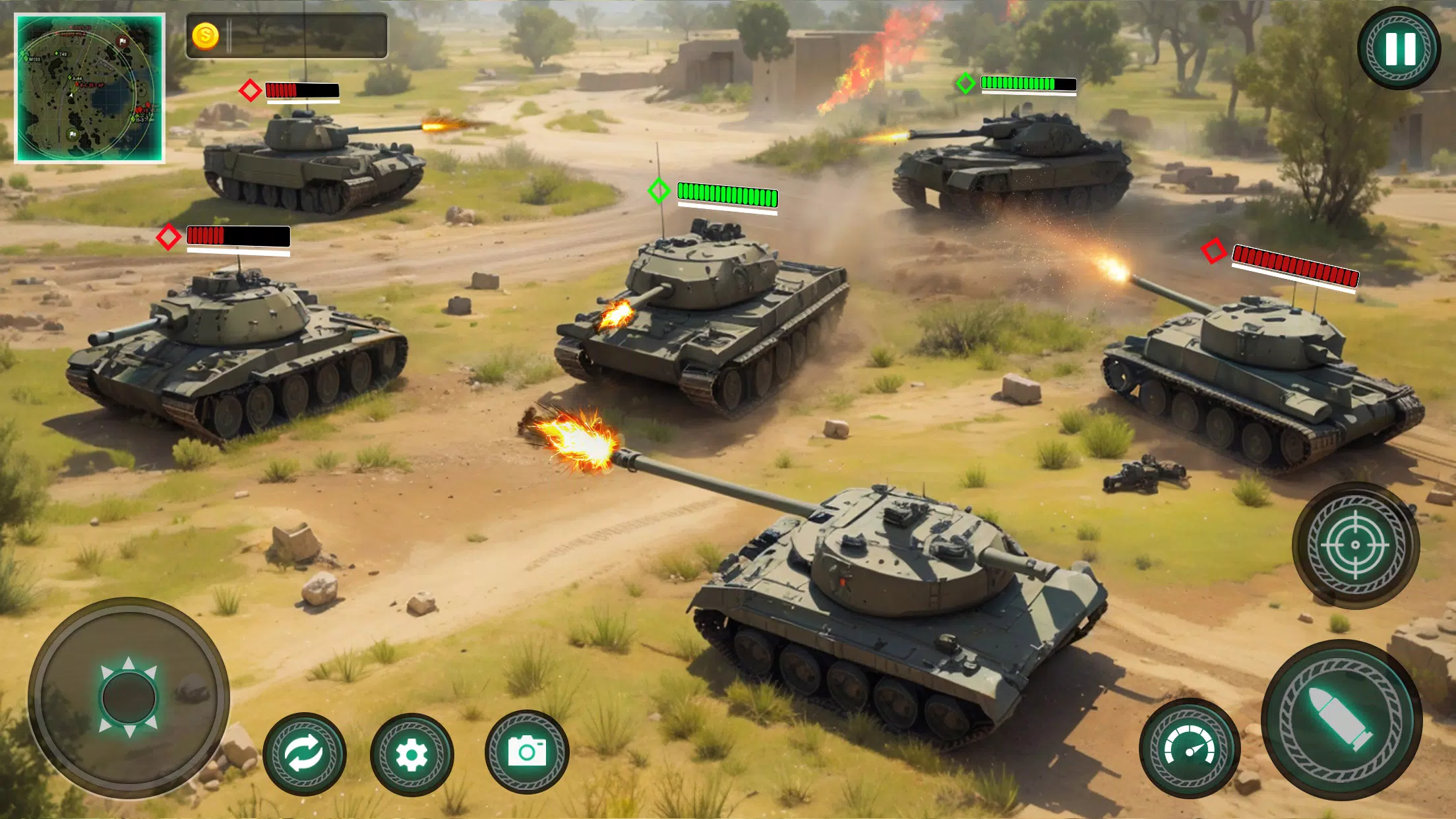Click the gold coin icon
Screen dimensions: 1456x819
click(x=206, y=37)
